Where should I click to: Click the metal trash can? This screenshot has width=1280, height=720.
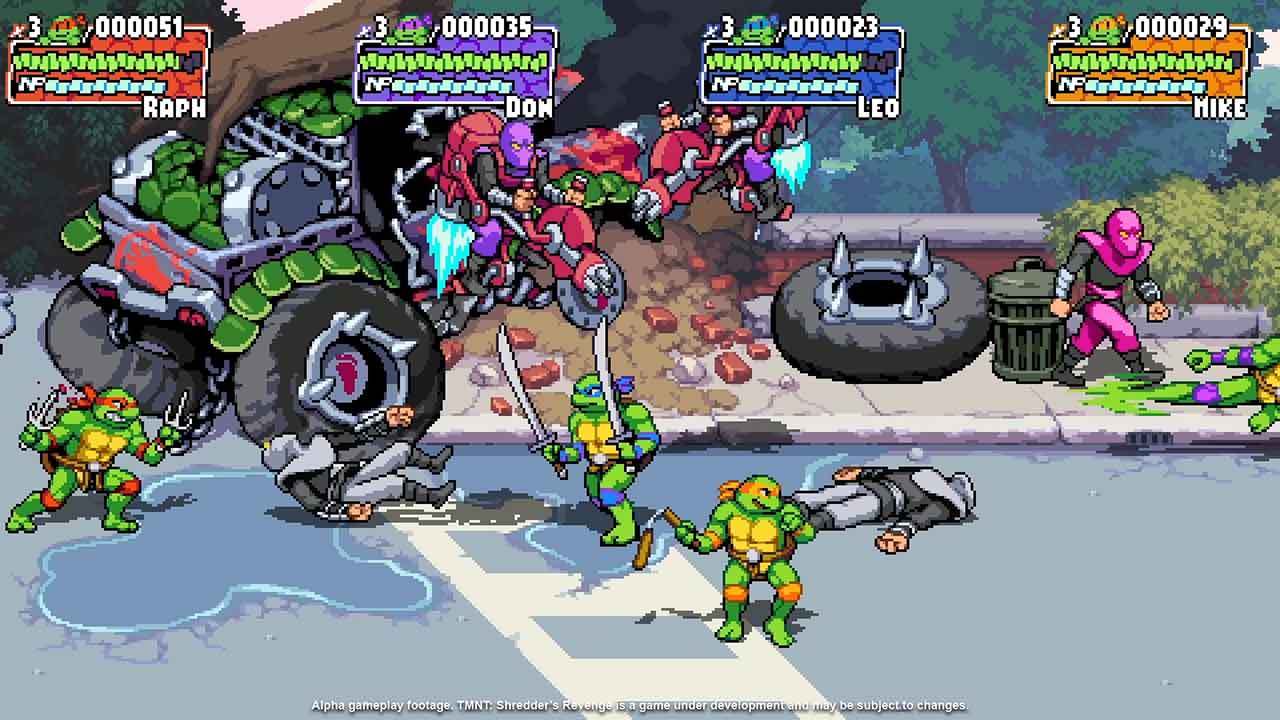(1027, 322)
